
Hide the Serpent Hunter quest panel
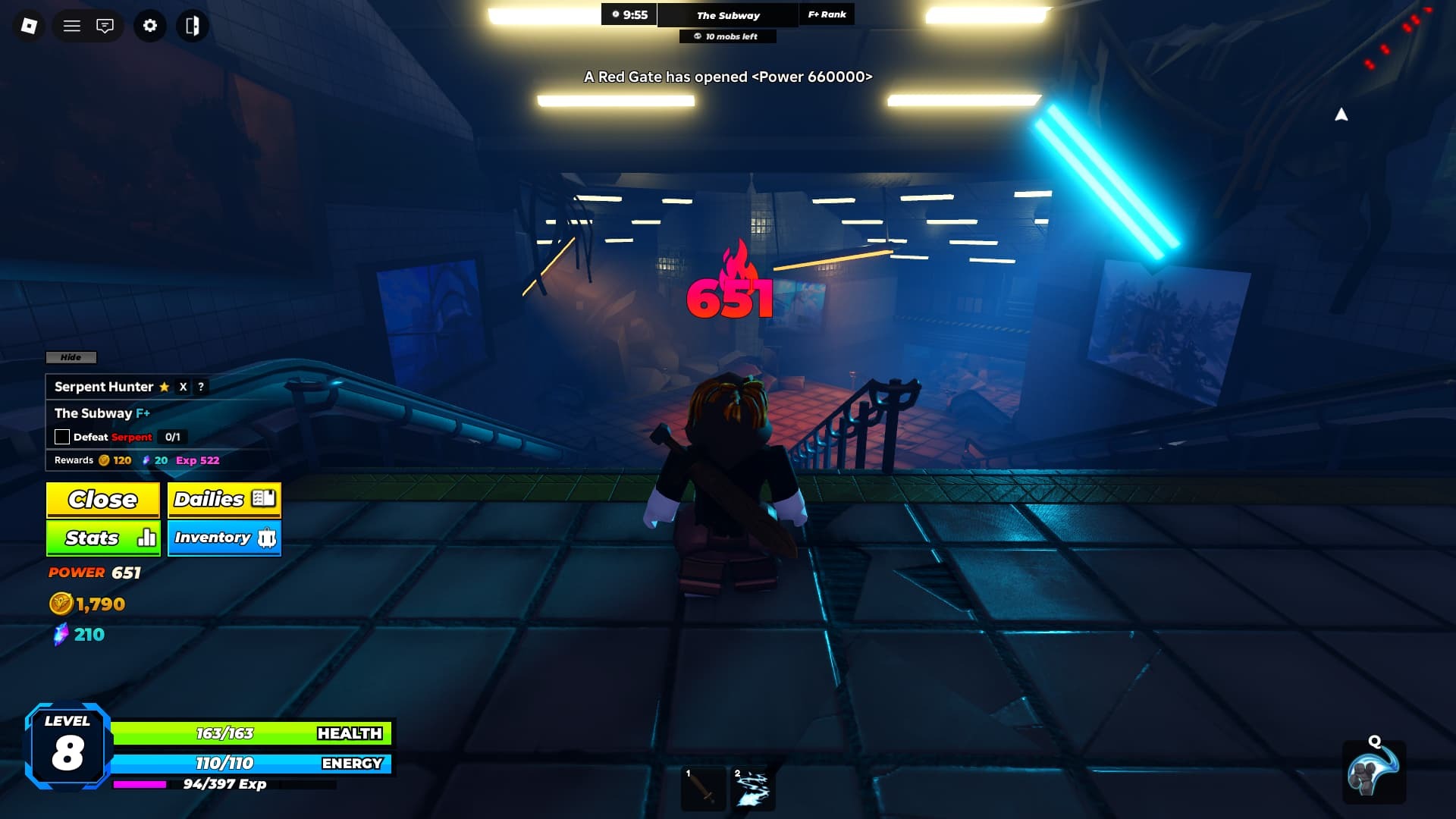click(x=71, y=357)
